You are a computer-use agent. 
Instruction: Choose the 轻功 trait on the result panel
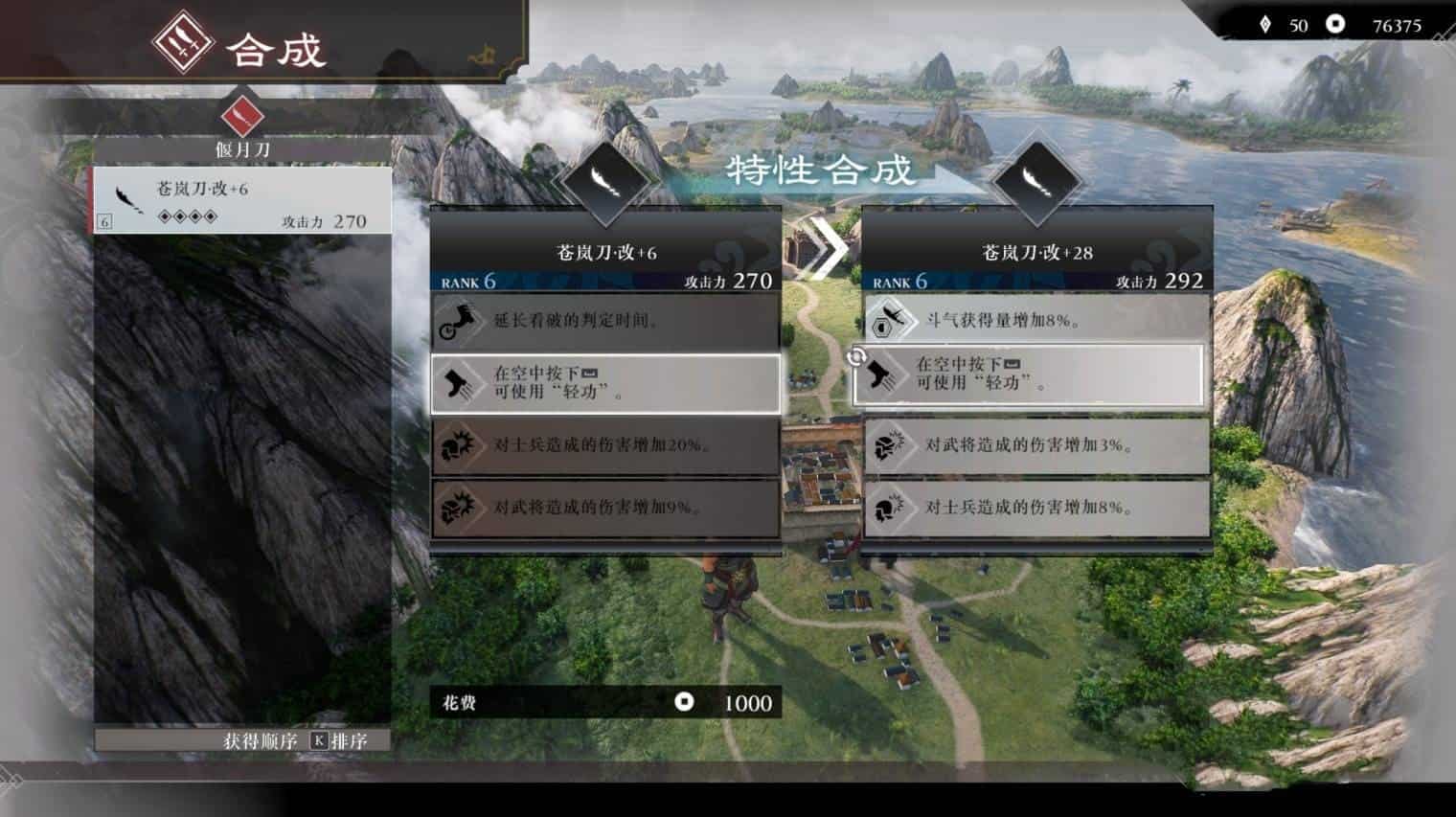click(x=1031, y=374)
